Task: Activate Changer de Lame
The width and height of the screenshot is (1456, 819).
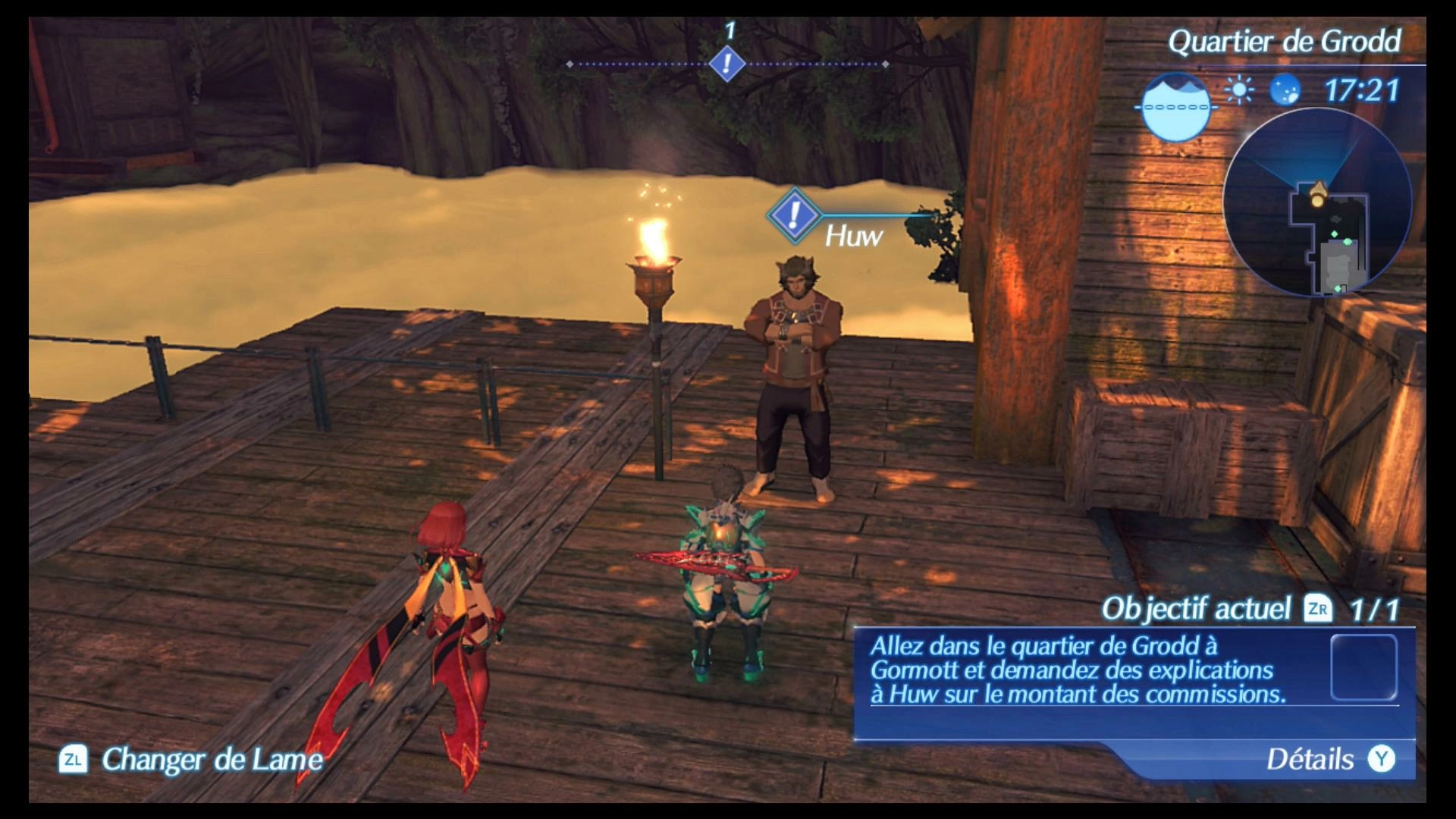Action: coord(192,759)
